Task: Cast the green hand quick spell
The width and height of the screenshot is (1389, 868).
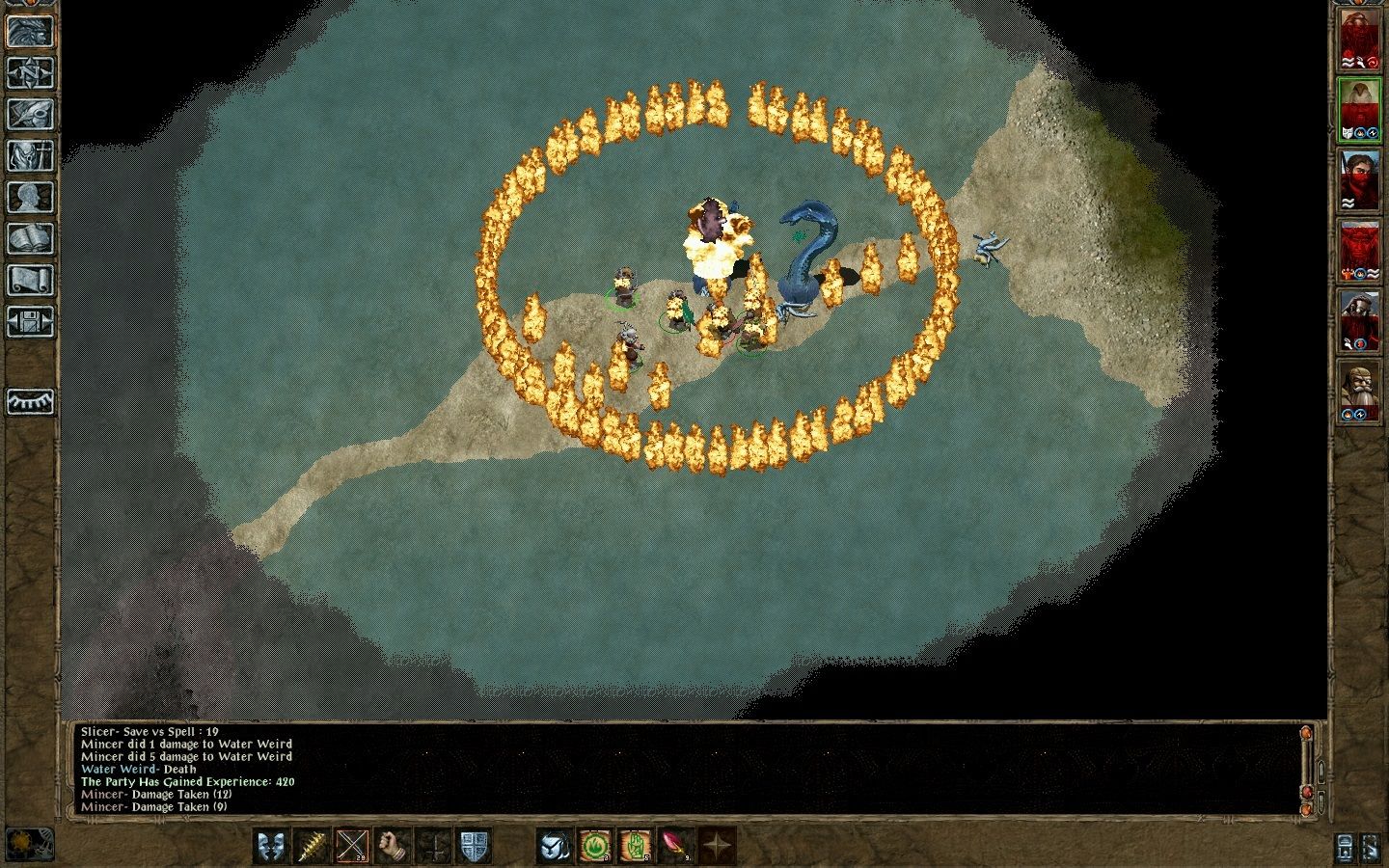Action: [x=636, y=846]
